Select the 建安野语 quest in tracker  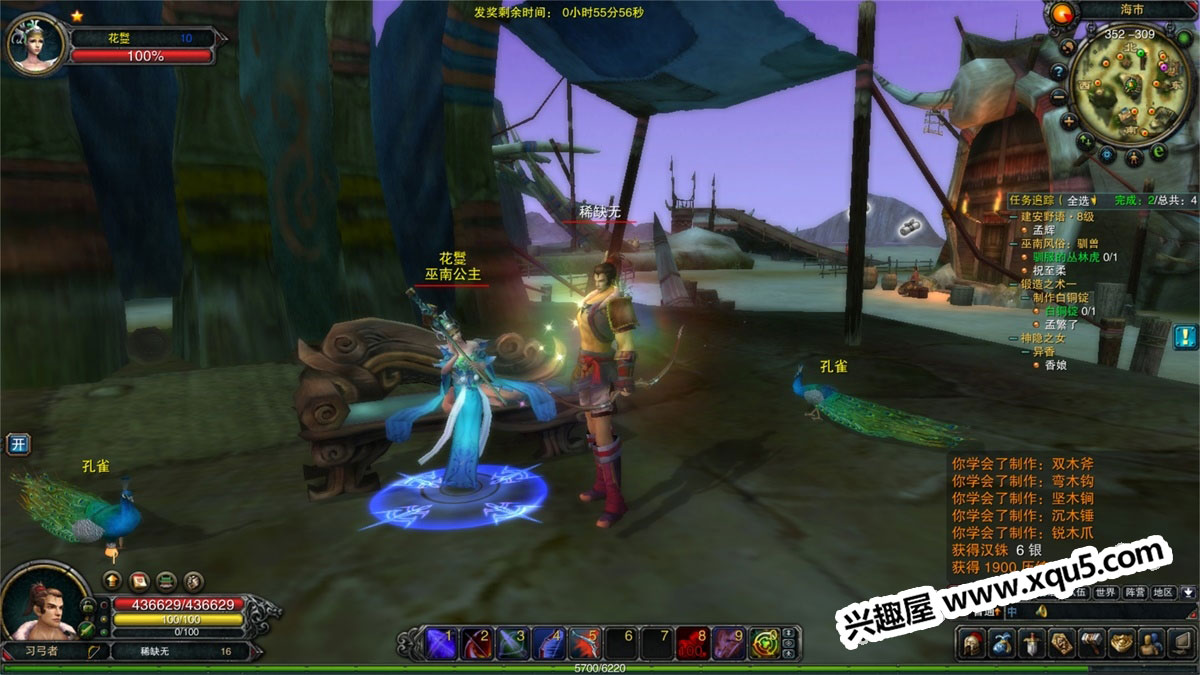(1063, 215)
